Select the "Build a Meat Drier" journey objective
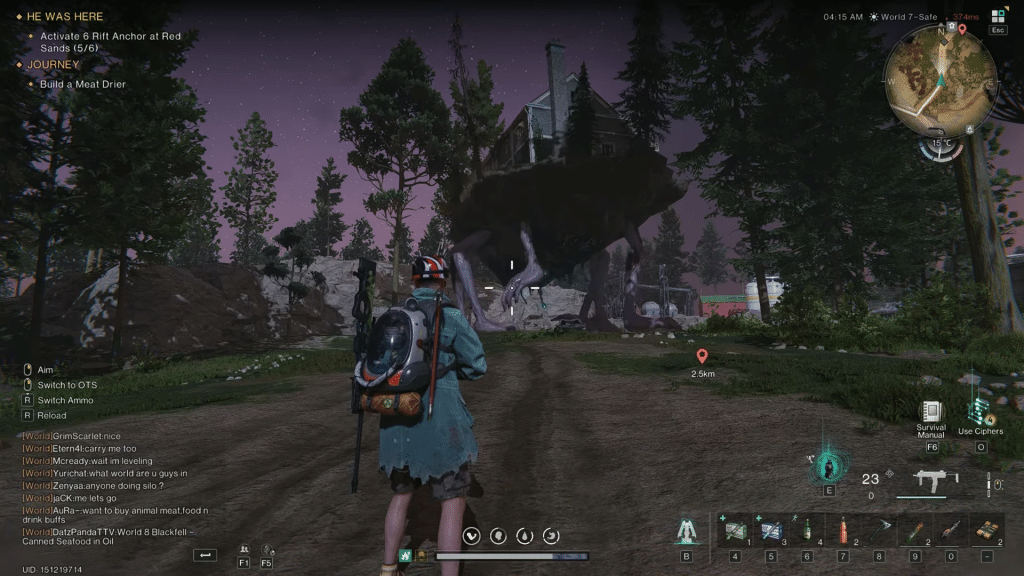This screenshot has width=1024, height=576. [83, 84]
